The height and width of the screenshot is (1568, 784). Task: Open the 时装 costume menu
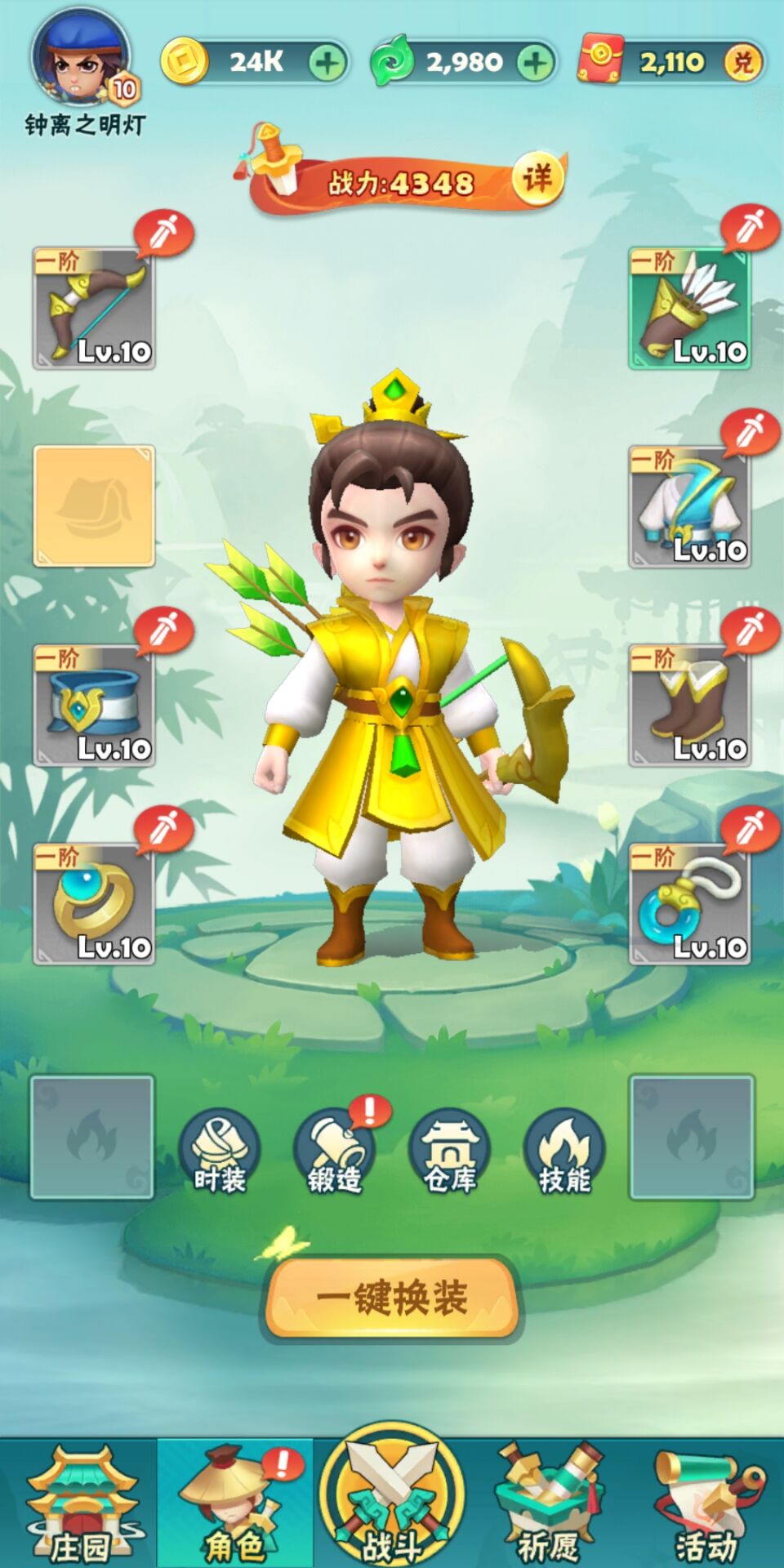[220, 1153]
